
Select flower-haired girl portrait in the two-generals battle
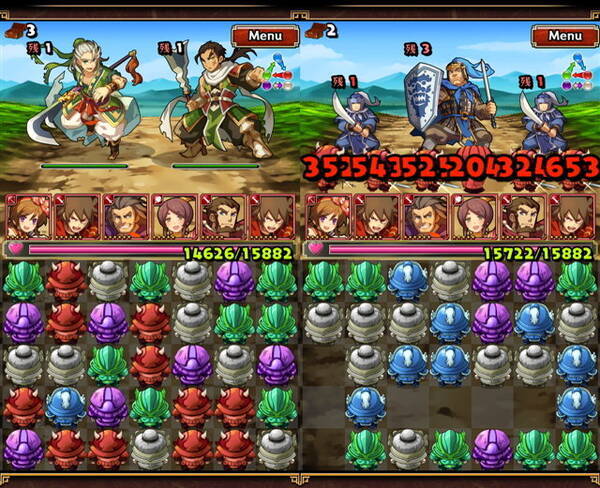coord(26,216)
